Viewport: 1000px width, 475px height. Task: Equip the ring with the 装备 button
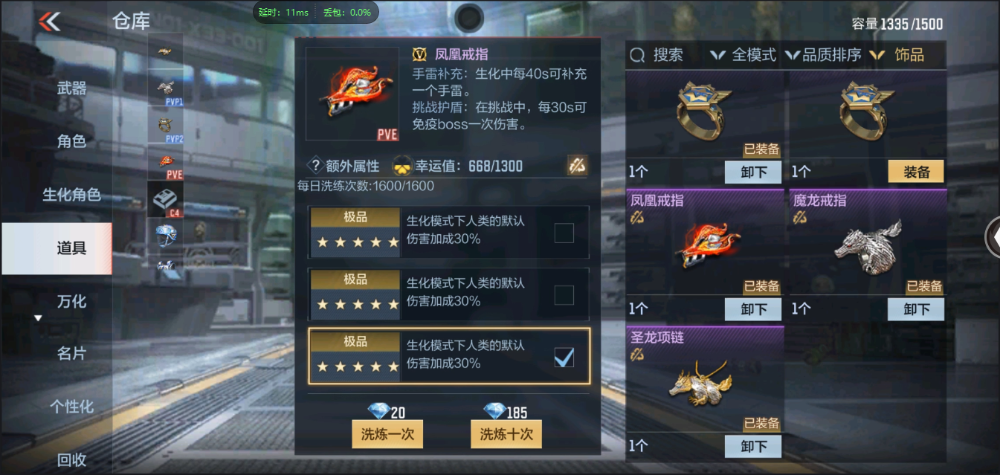[915, 172]
